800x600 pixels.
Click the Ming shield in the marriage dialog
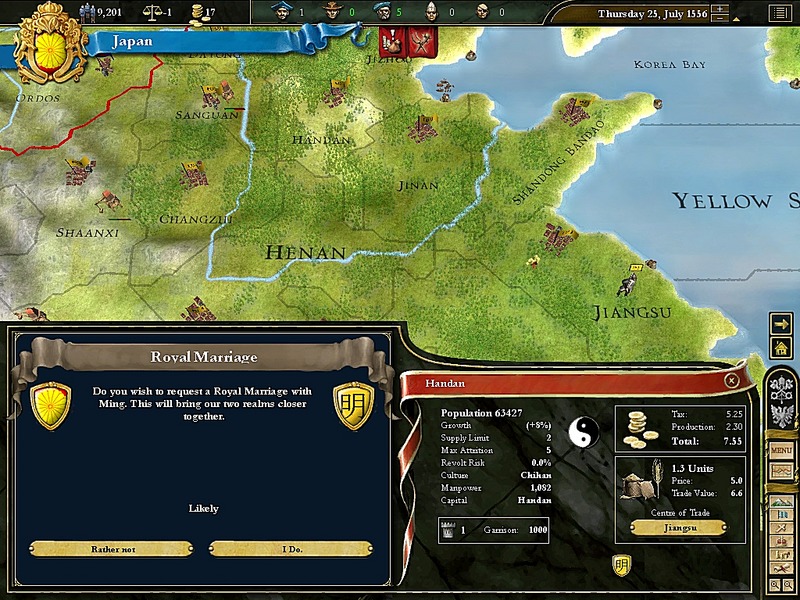[353, 405]
